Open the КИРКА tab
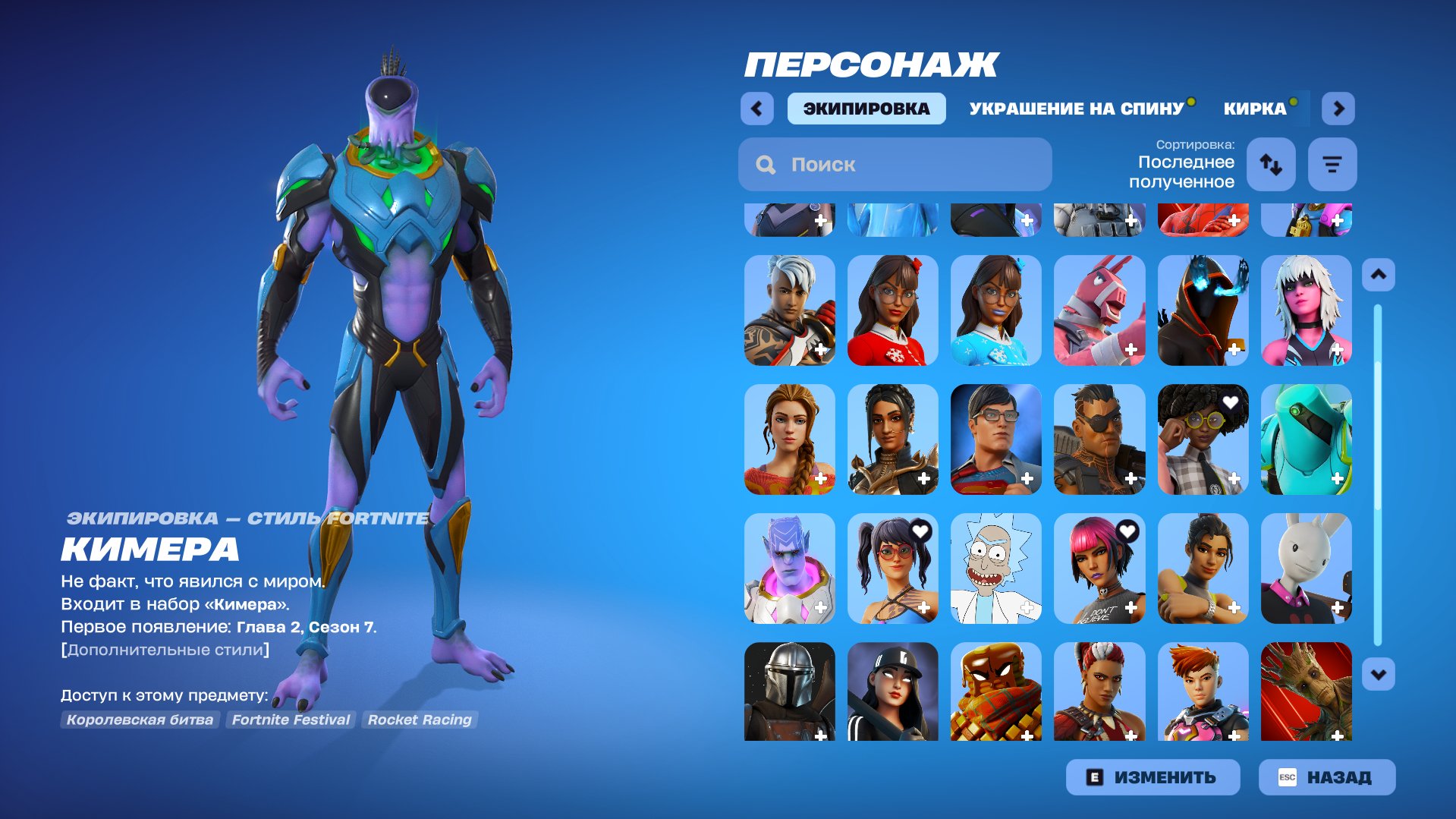Screen dimensions: 1456x819 [x=1256, y=107]
